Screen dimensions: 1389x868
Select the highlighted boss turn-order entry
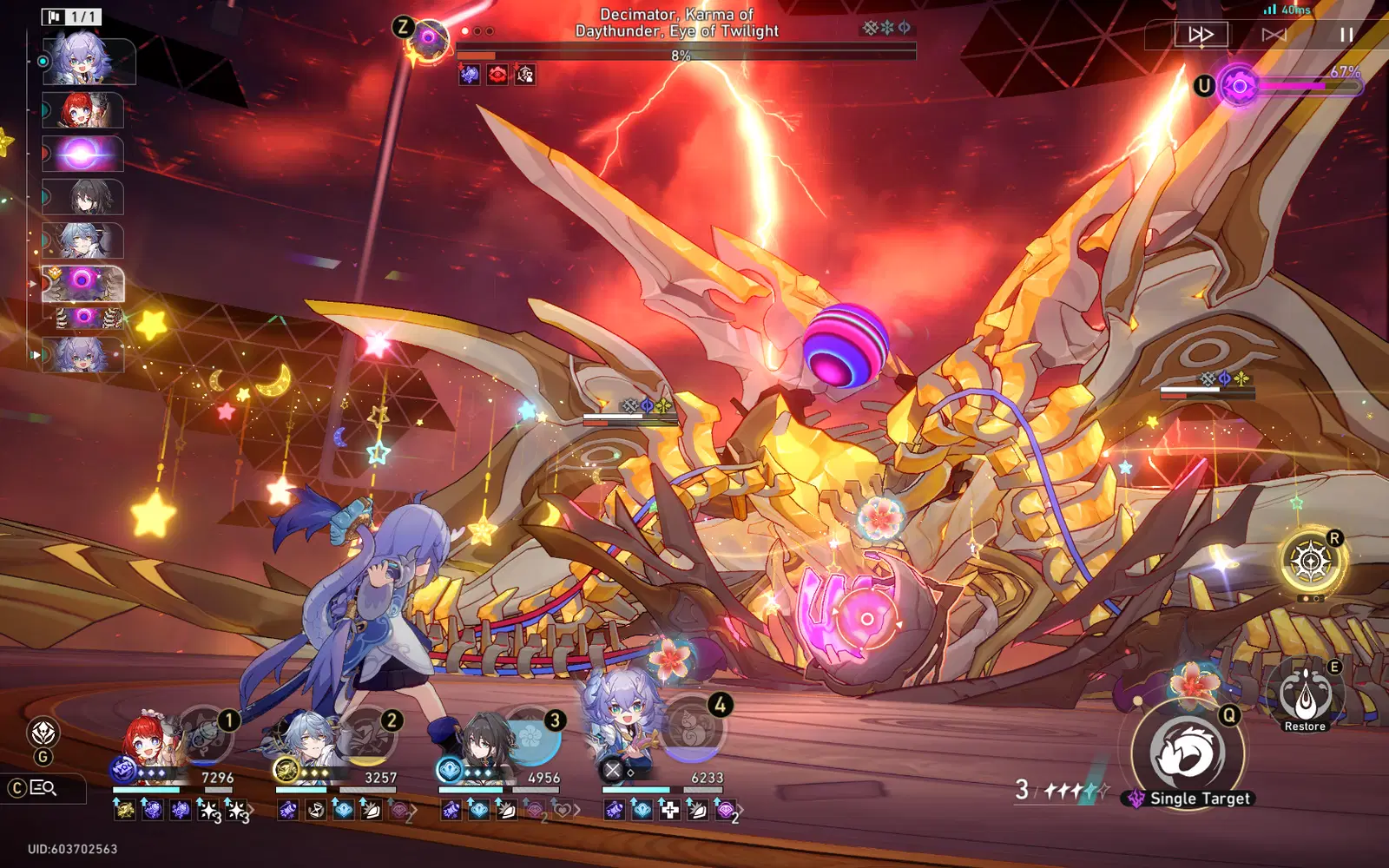[x=83, y=283]
